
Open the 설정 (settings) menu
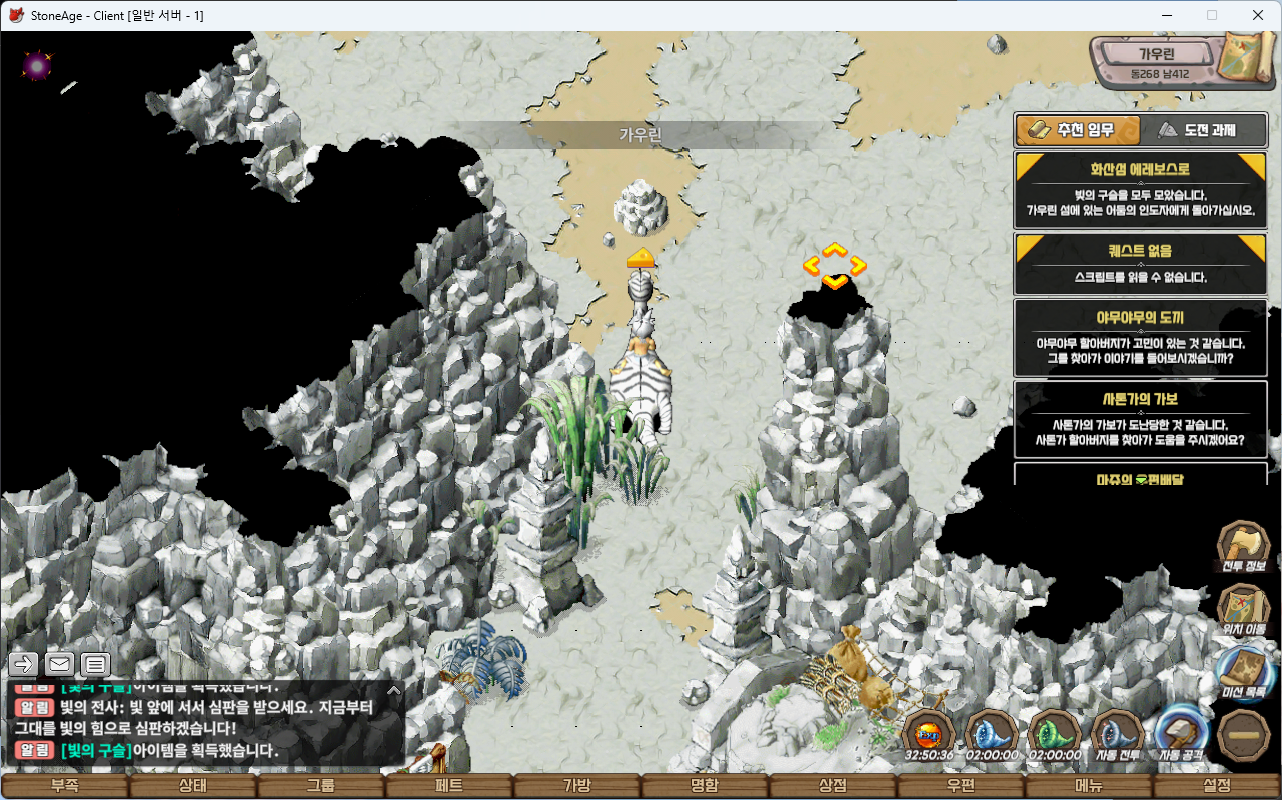[x=1217, y=786]
